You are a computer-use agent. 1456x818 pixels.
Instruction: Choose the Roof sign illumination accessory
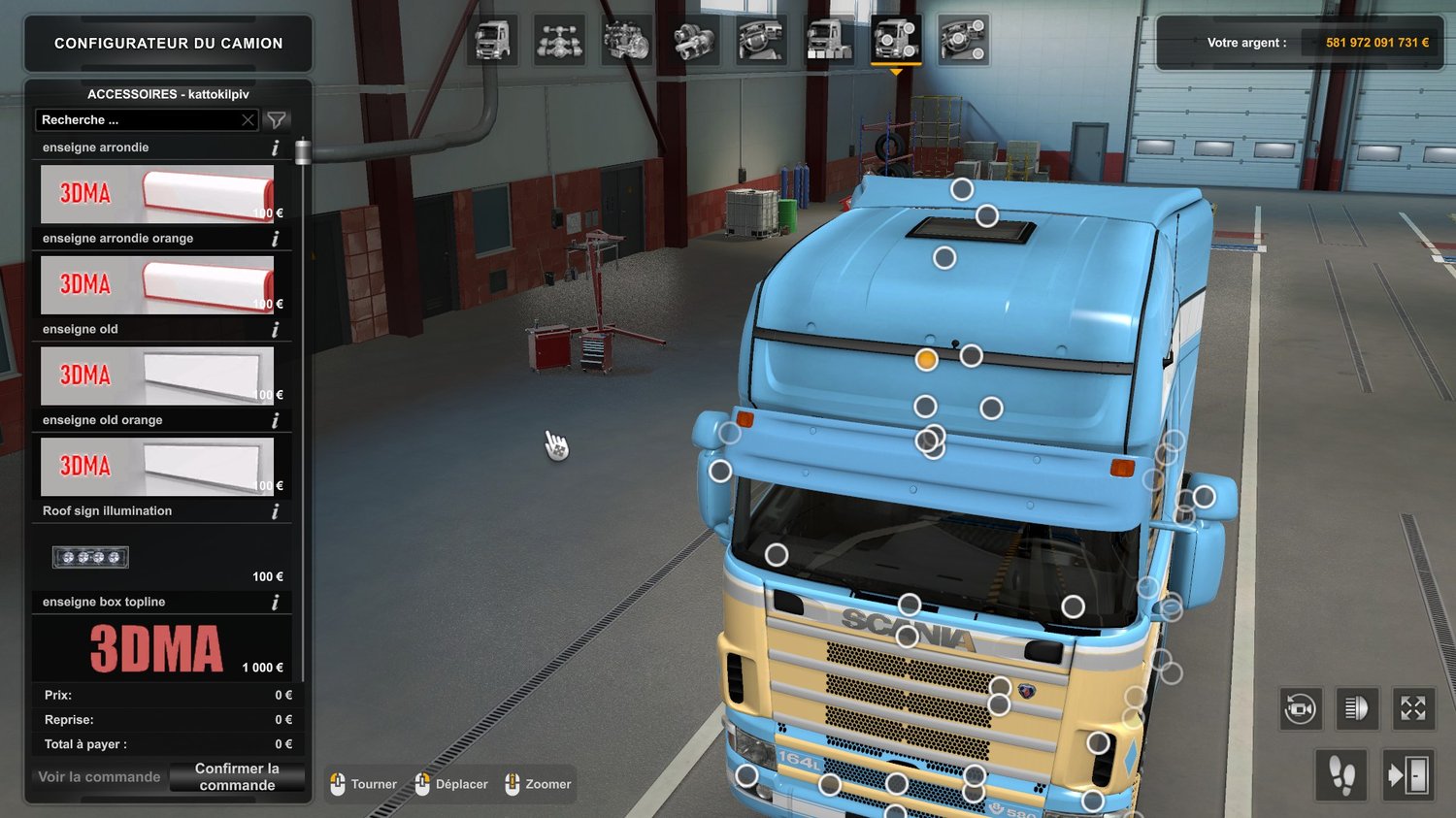click(157, 558)
